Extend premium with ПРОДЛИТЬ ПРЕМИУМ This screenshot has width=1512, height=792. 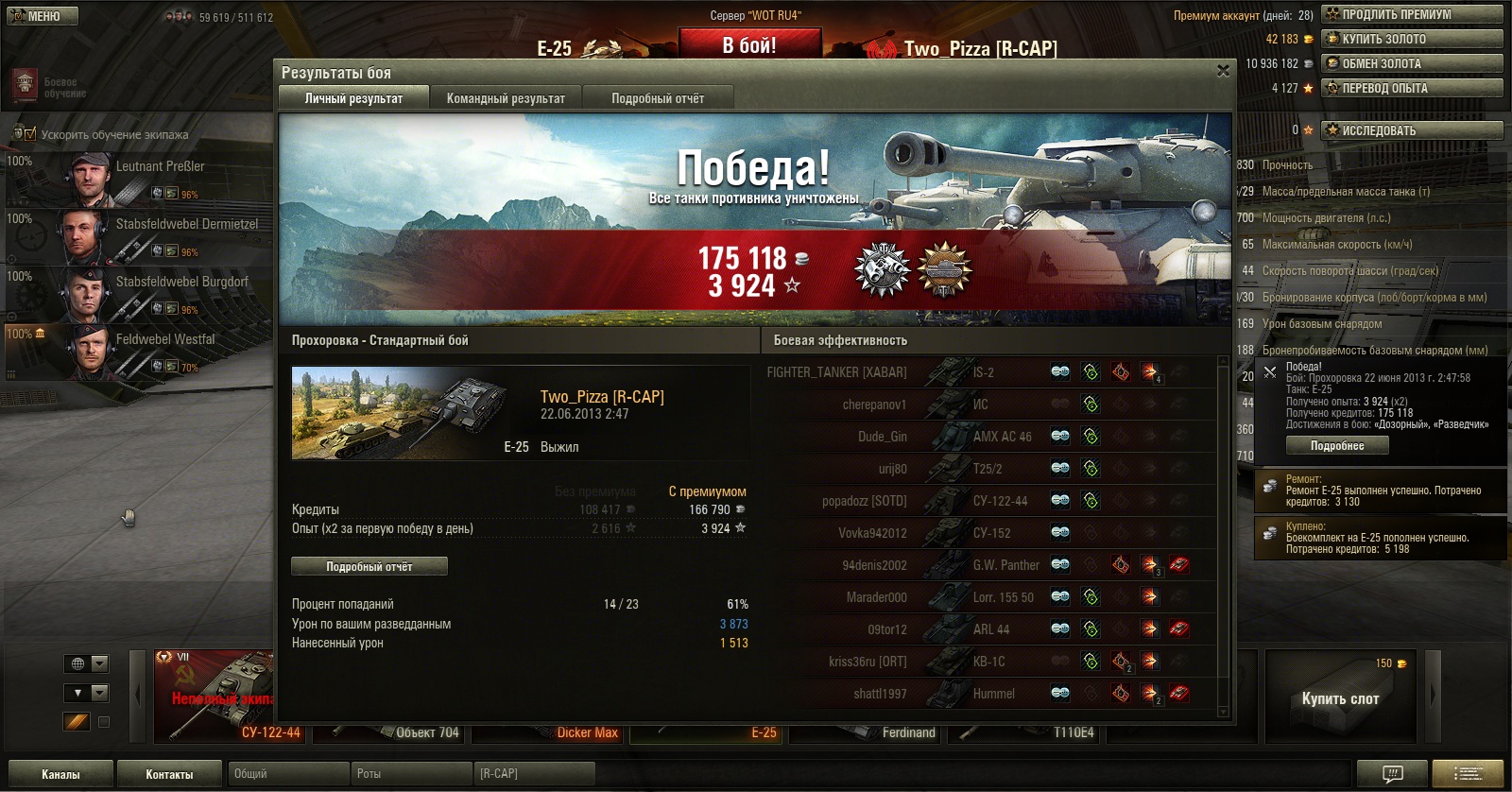1412,14
